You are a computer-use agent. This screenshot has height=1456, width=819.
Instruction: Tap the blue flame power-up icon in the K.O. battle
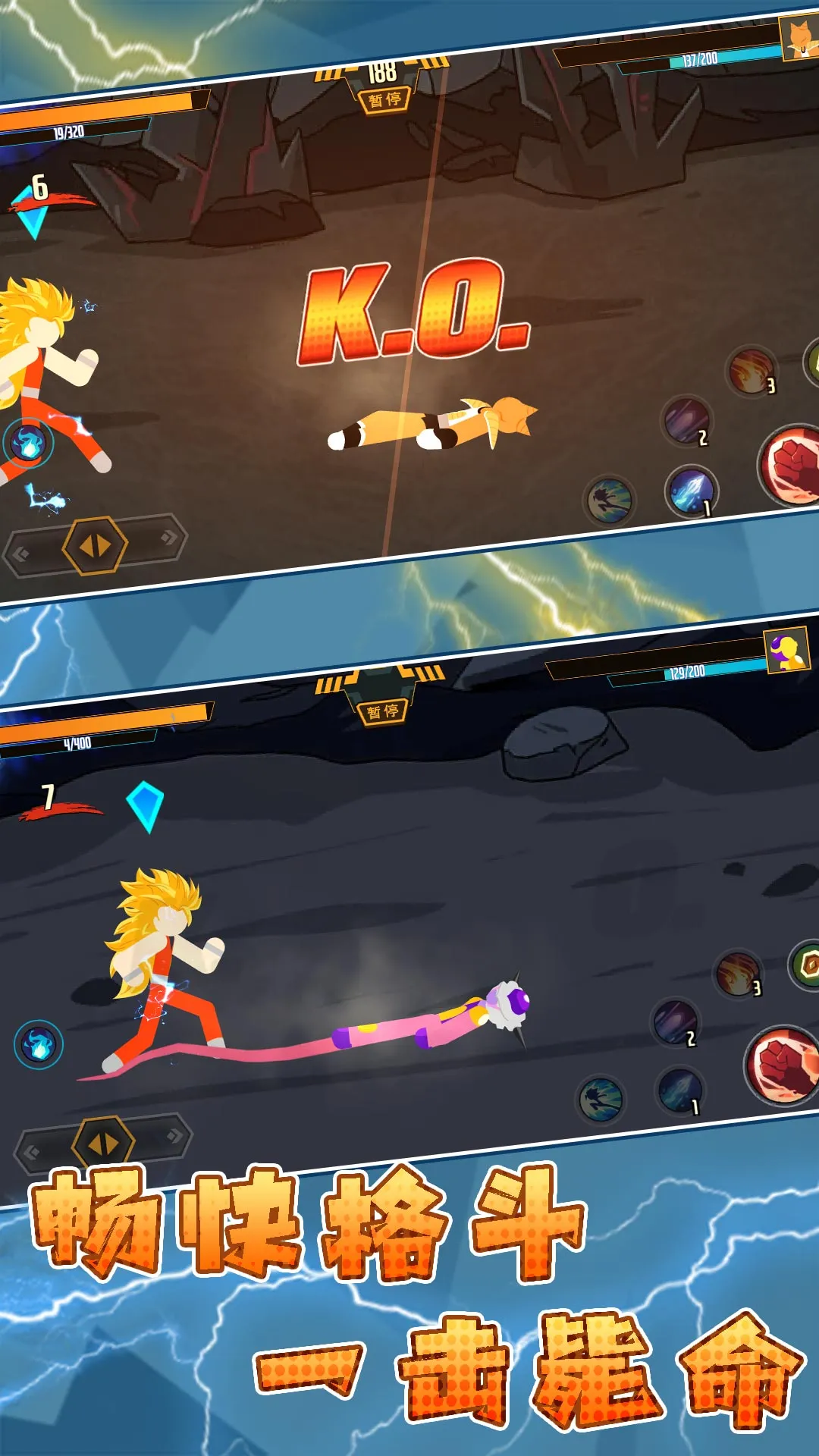click(29, 443)
